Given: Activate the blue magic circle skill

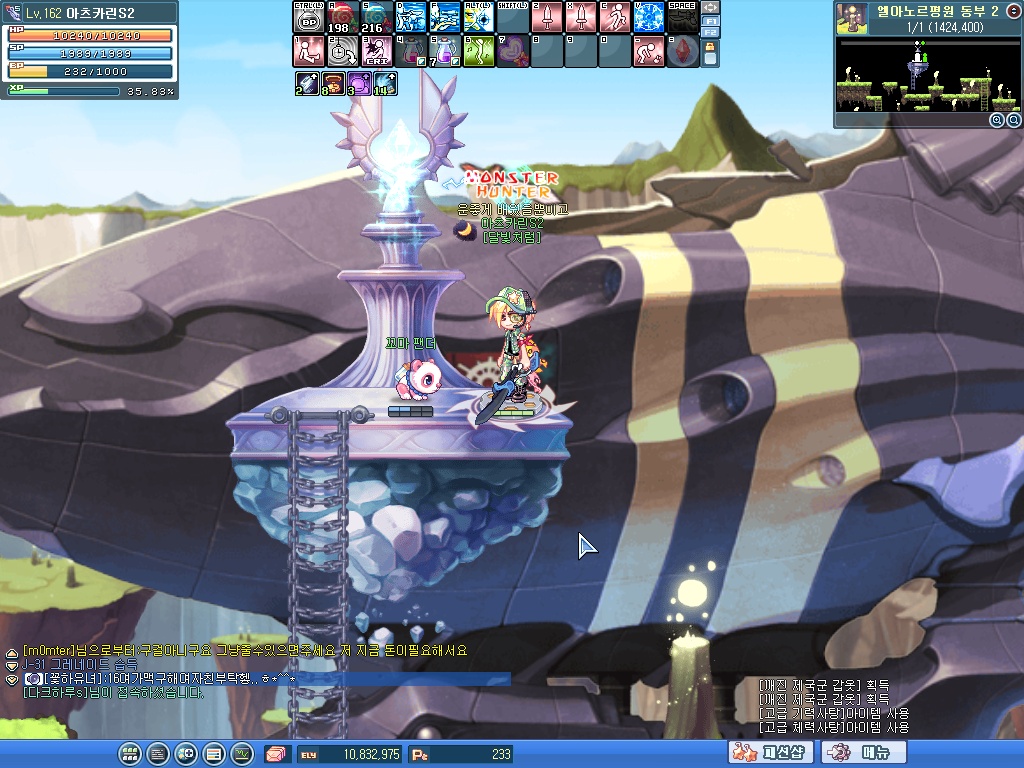Looking at the screenshot, I should 648,17.
